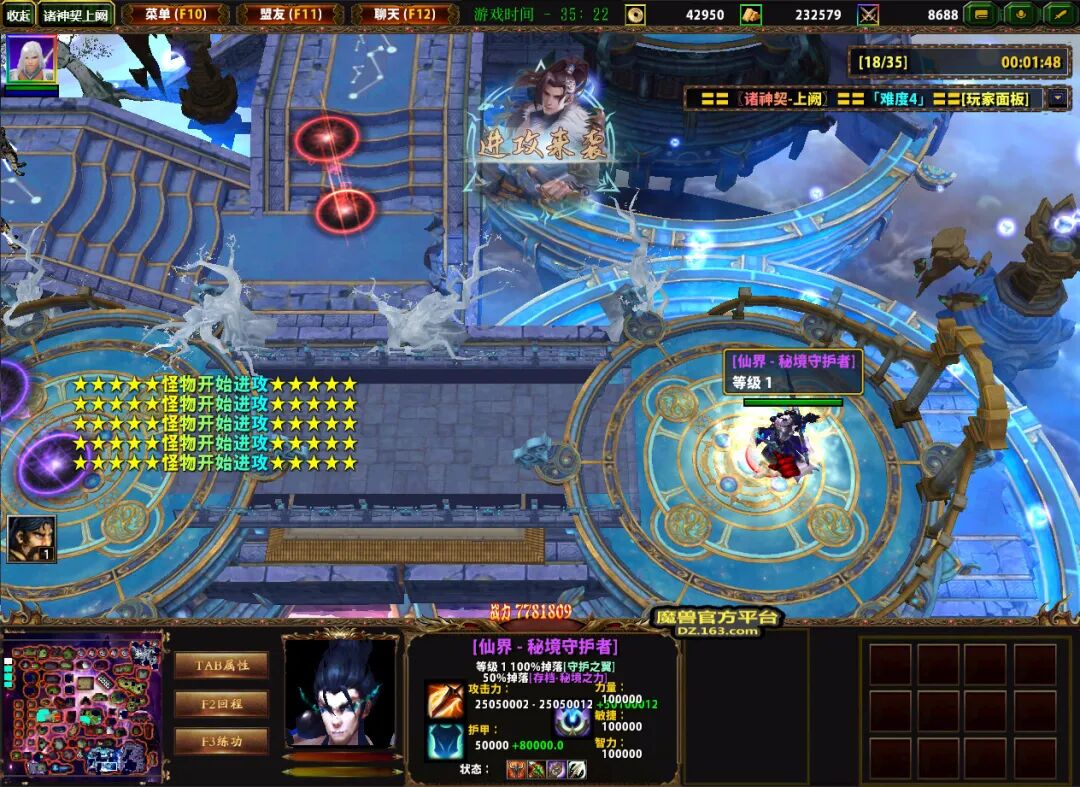The height and width of the screenshot is (787, 1080).
Task: Click the 收起 collapse button
Action: click(x=18, y=15)
